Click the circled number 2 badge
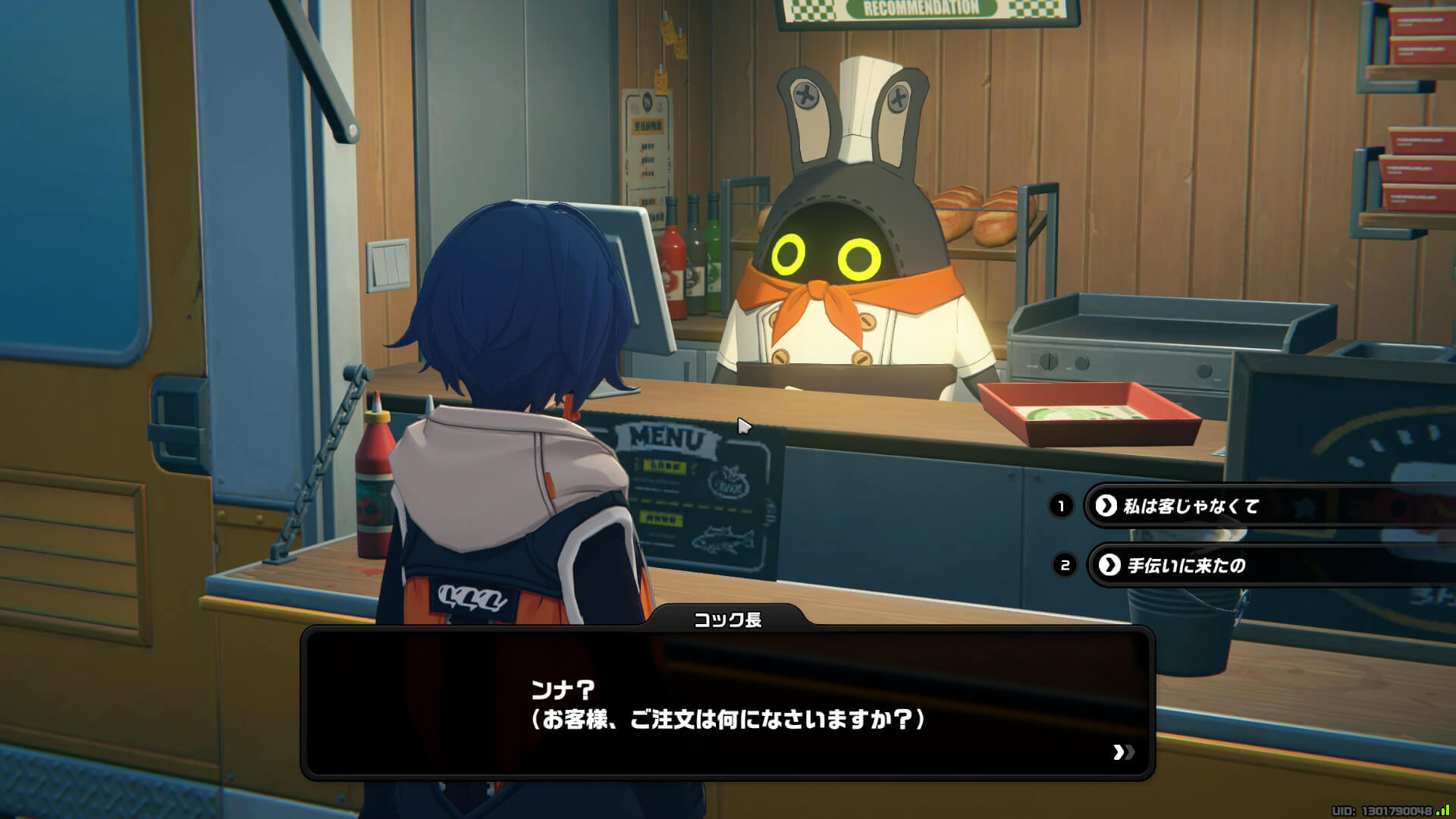 pyautogui.click(x=1064, y=564)
